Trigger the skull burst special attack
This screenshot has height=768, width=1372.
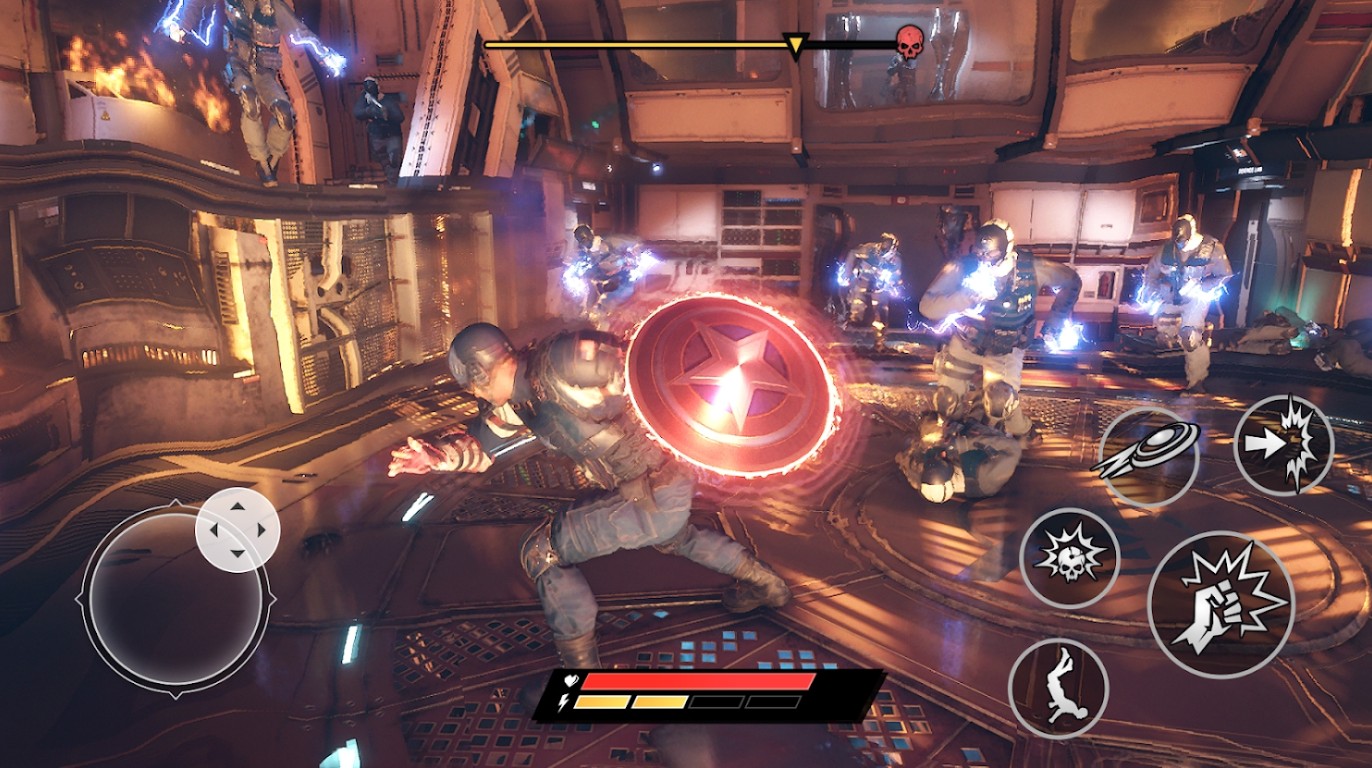tap(1069, 558)
